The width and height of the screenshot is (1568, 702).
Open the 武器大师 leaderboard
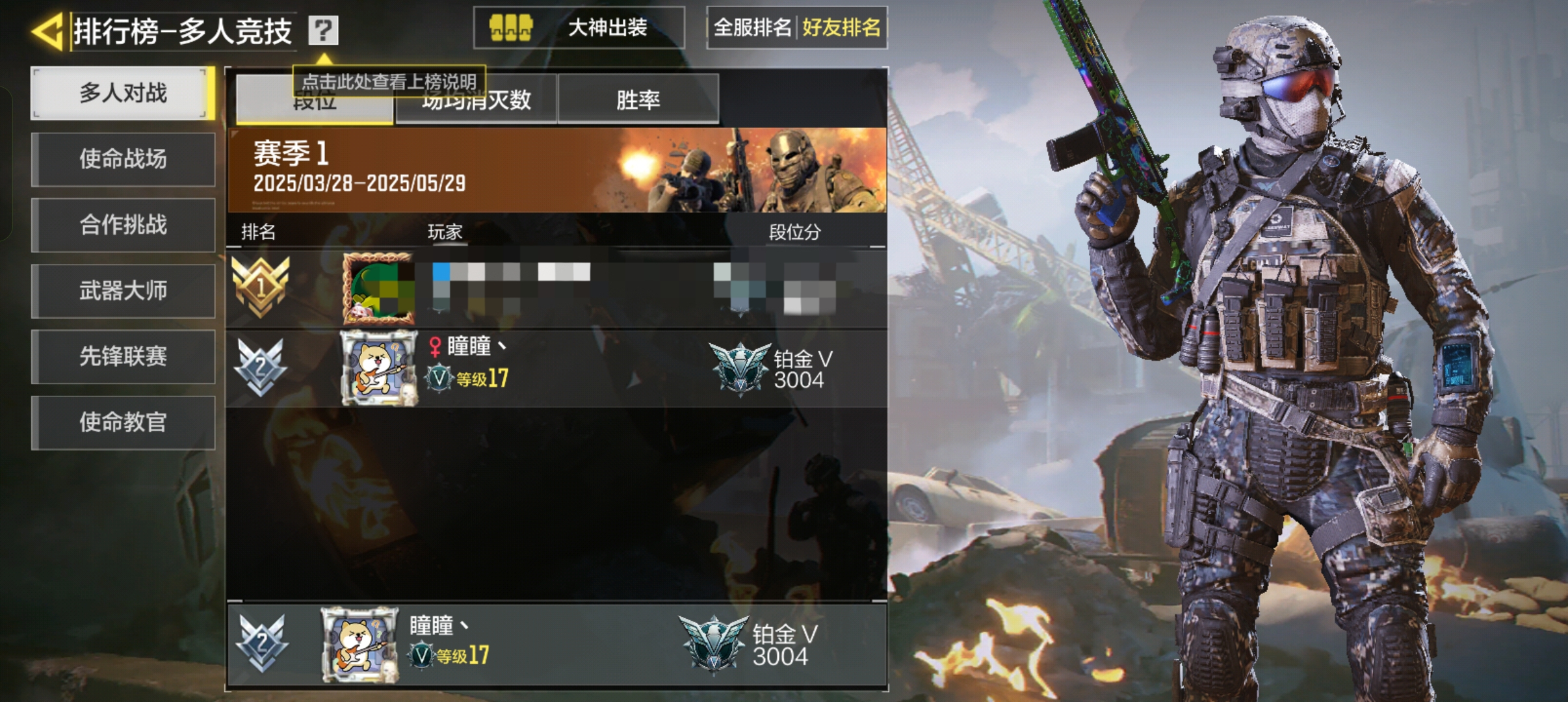tap(123, 291)
